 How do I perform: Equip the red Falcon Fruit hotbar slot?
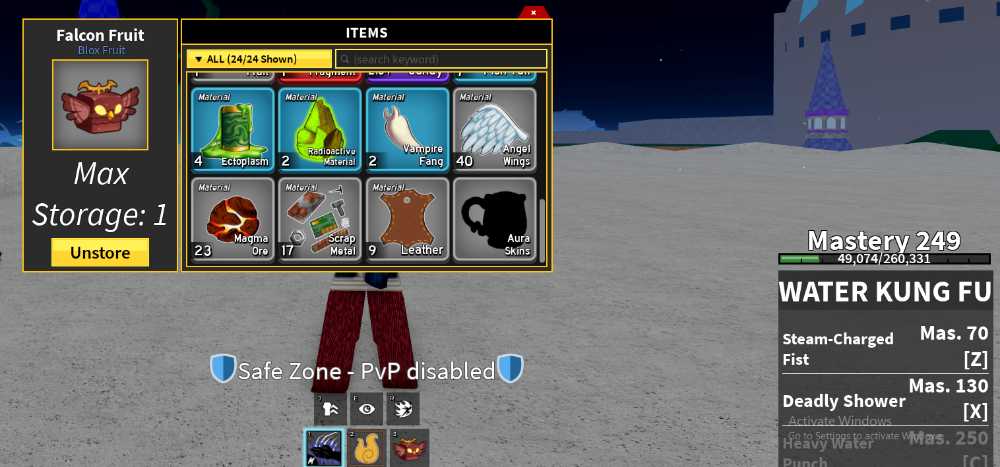[x=409, y=447]
